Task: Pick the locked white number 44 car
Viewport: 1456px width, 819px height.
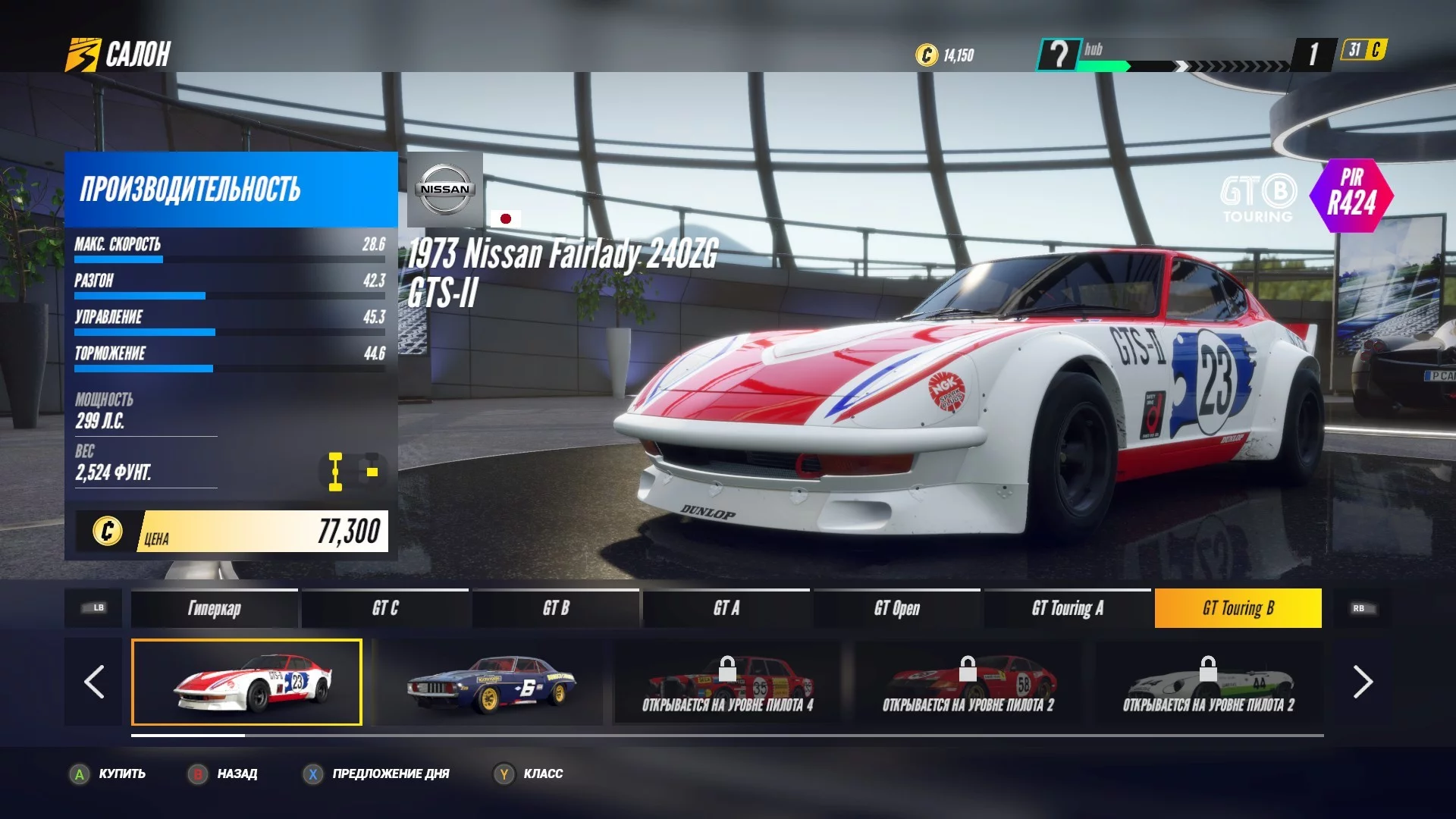Action: click(1208, 682)
